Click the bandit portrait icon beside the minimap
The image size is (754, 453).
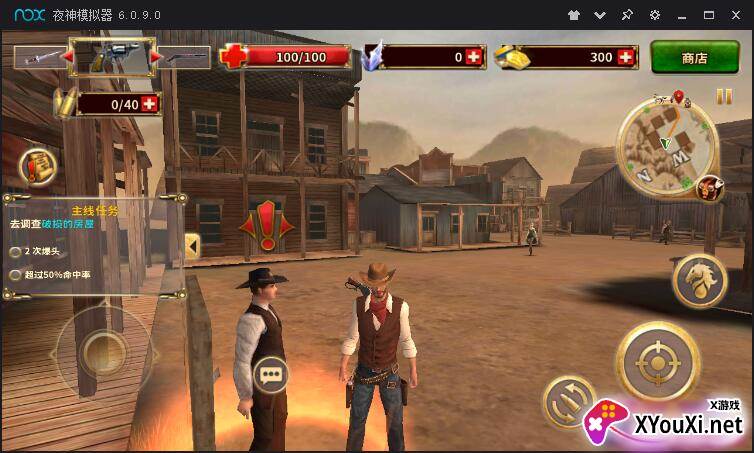coord(709,188)
